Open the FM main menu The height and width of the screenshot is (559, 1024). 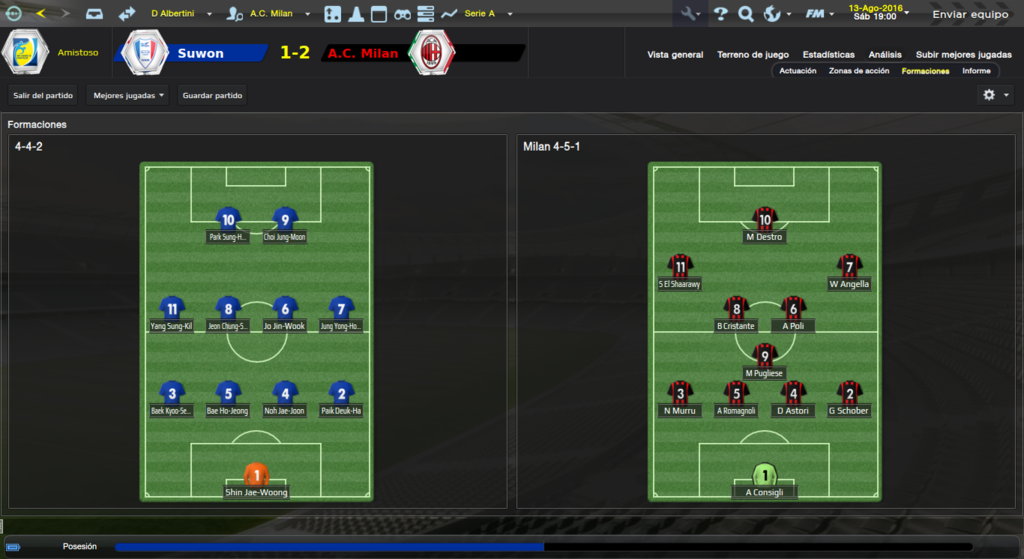click(820, 14)
